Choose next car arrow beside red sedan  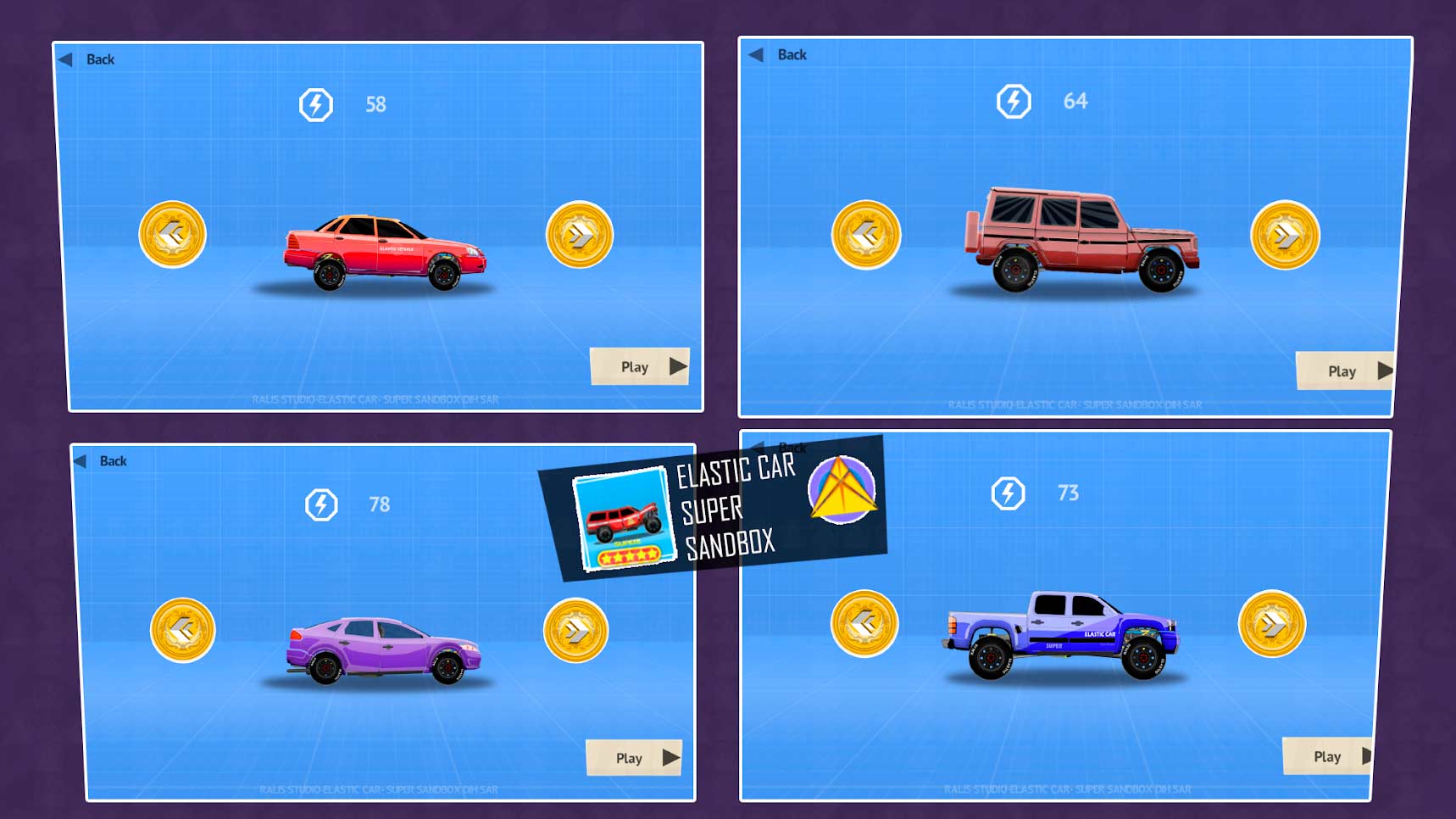pos(580,235)
